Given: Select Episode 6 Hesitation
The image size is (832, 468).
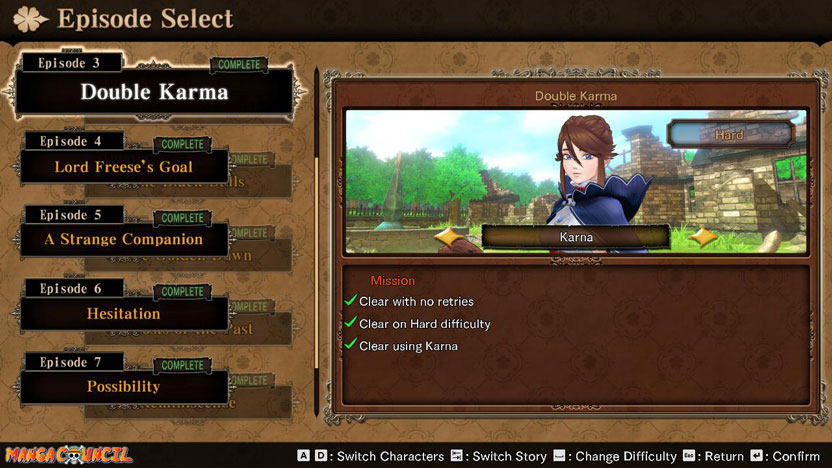Looking at the screenshot, I should point(124,313).
